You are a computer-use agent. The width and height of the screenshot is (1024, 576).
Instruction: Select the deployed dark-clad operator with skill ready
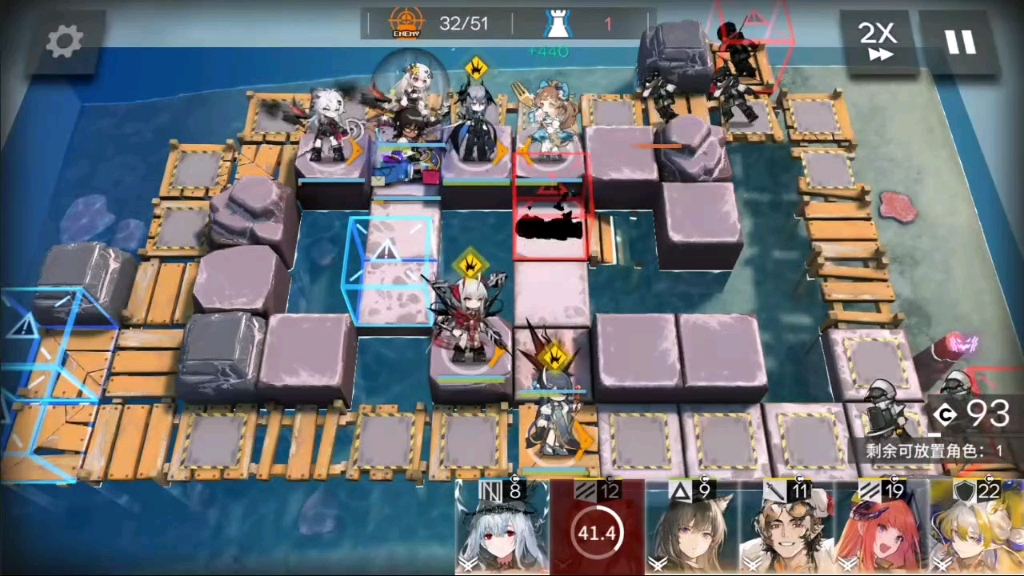point(472,130)
